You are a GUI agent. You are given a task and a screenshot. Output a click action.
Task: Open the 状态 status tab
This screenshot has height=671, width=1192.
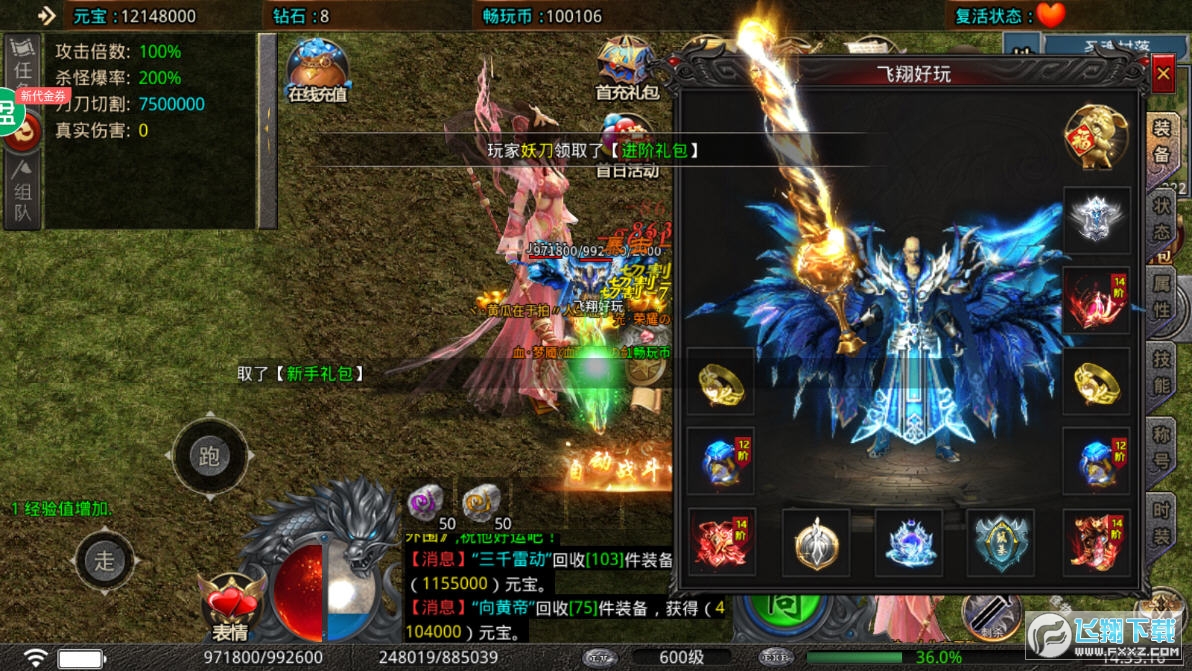(1162, 218)
